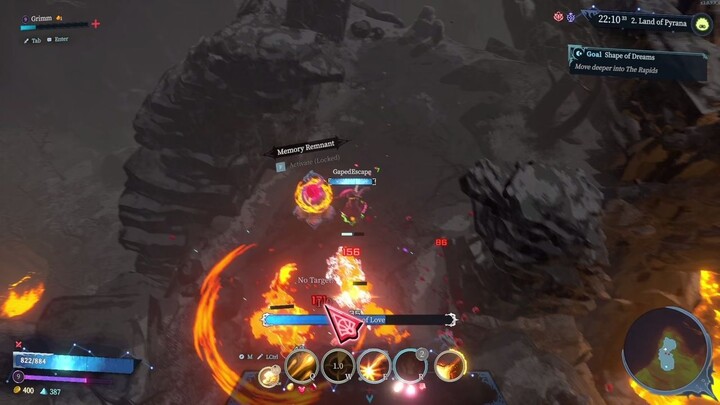Trigger the R ability with 2 charges
The width and height of the screenshot is (720, 405).
410,366
